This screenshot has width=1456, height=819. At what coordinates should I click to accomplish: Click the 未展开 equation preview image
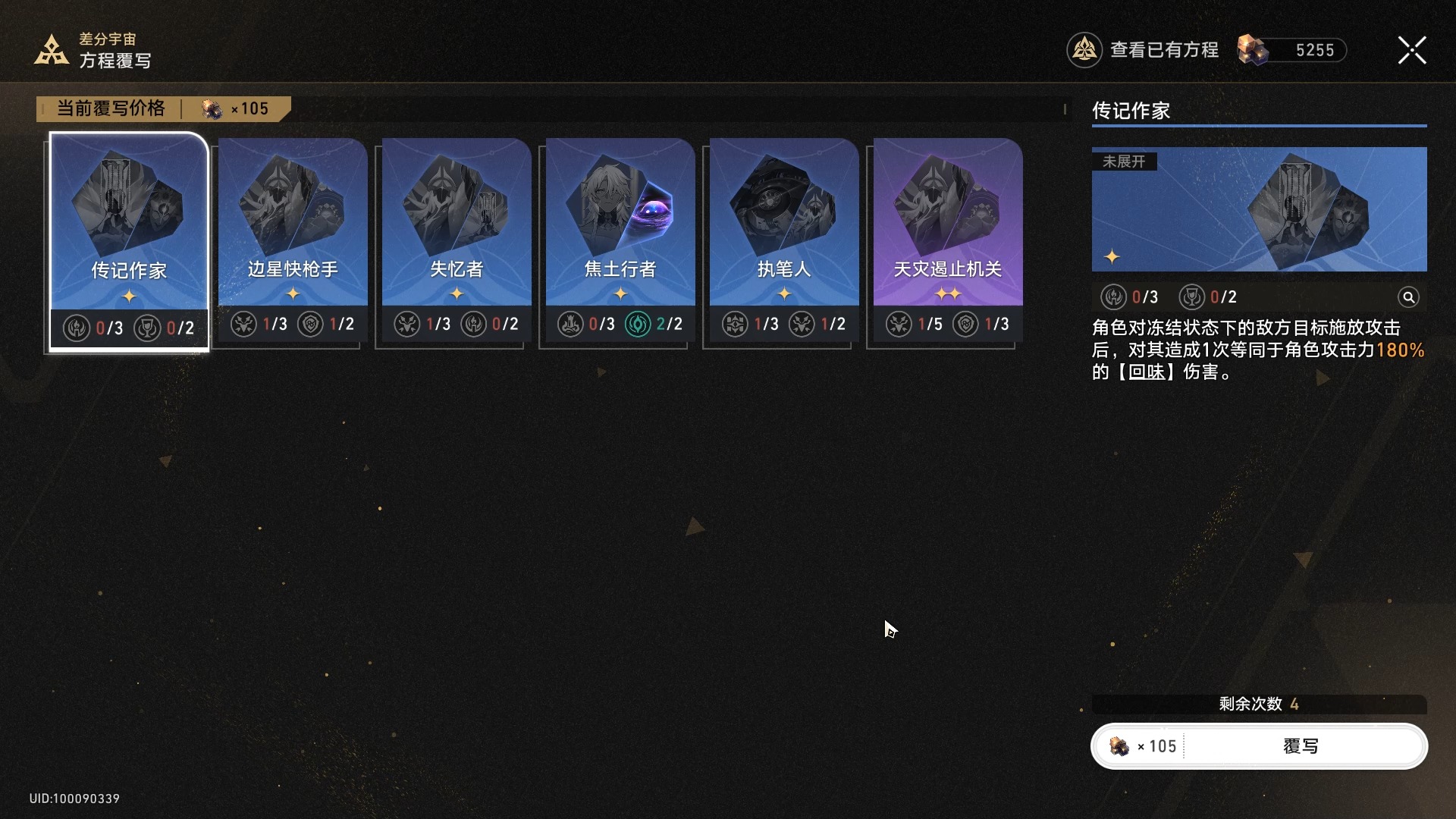(1259, 209)
